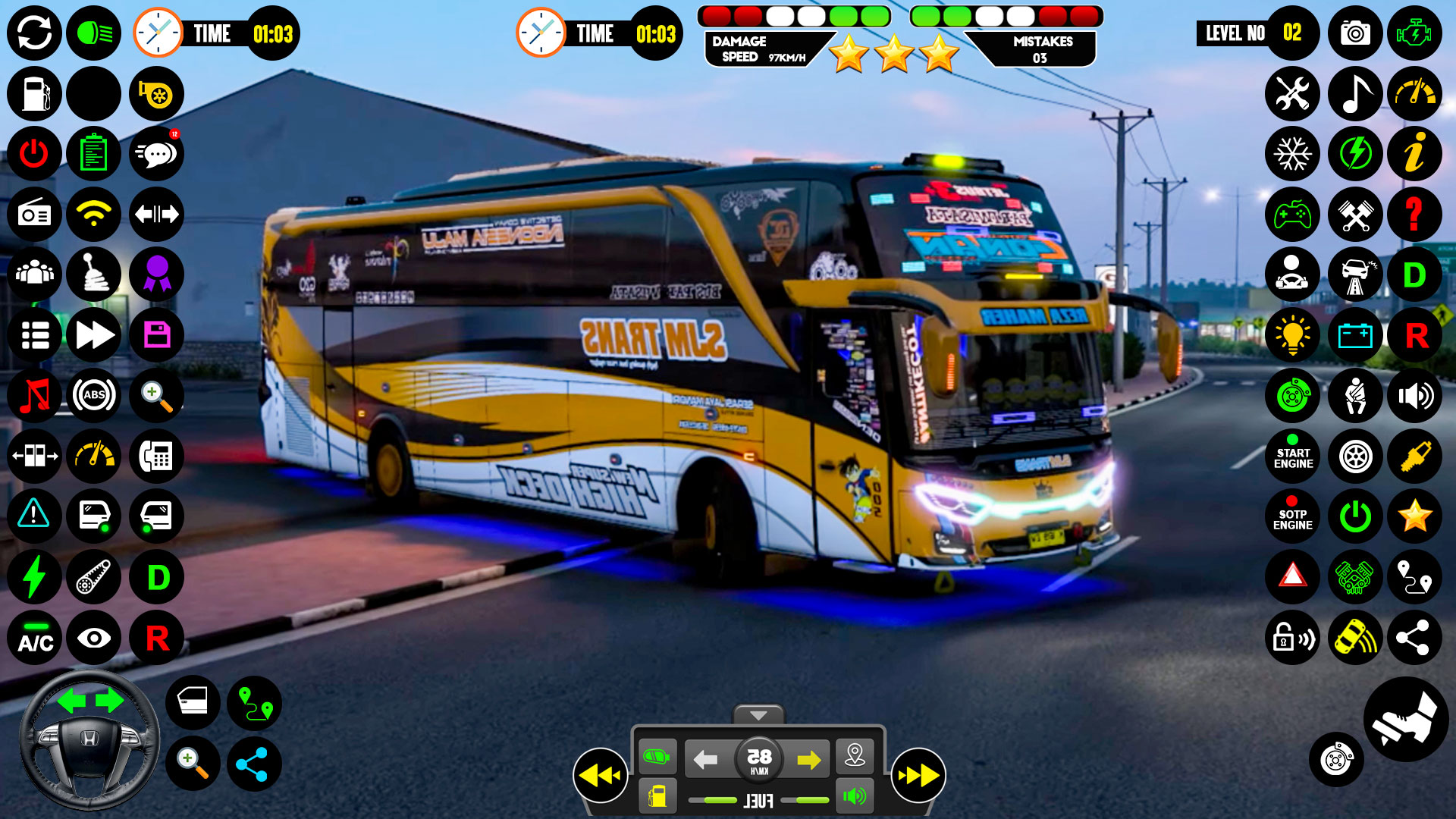1456x819 pixels.
Task: Activate the hazard warning triangle
Action: click(1292, 576)
